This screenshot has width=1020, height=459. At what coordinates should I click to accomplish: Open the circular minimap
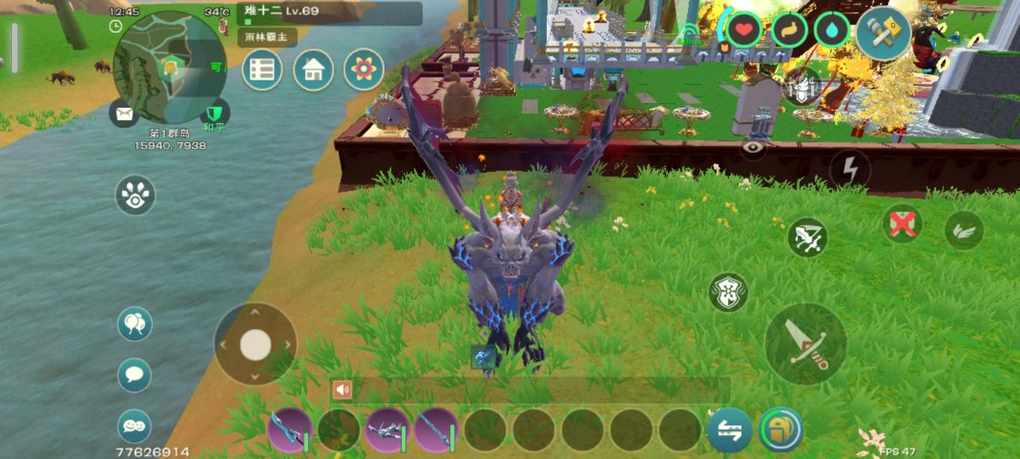coord(168,67)
